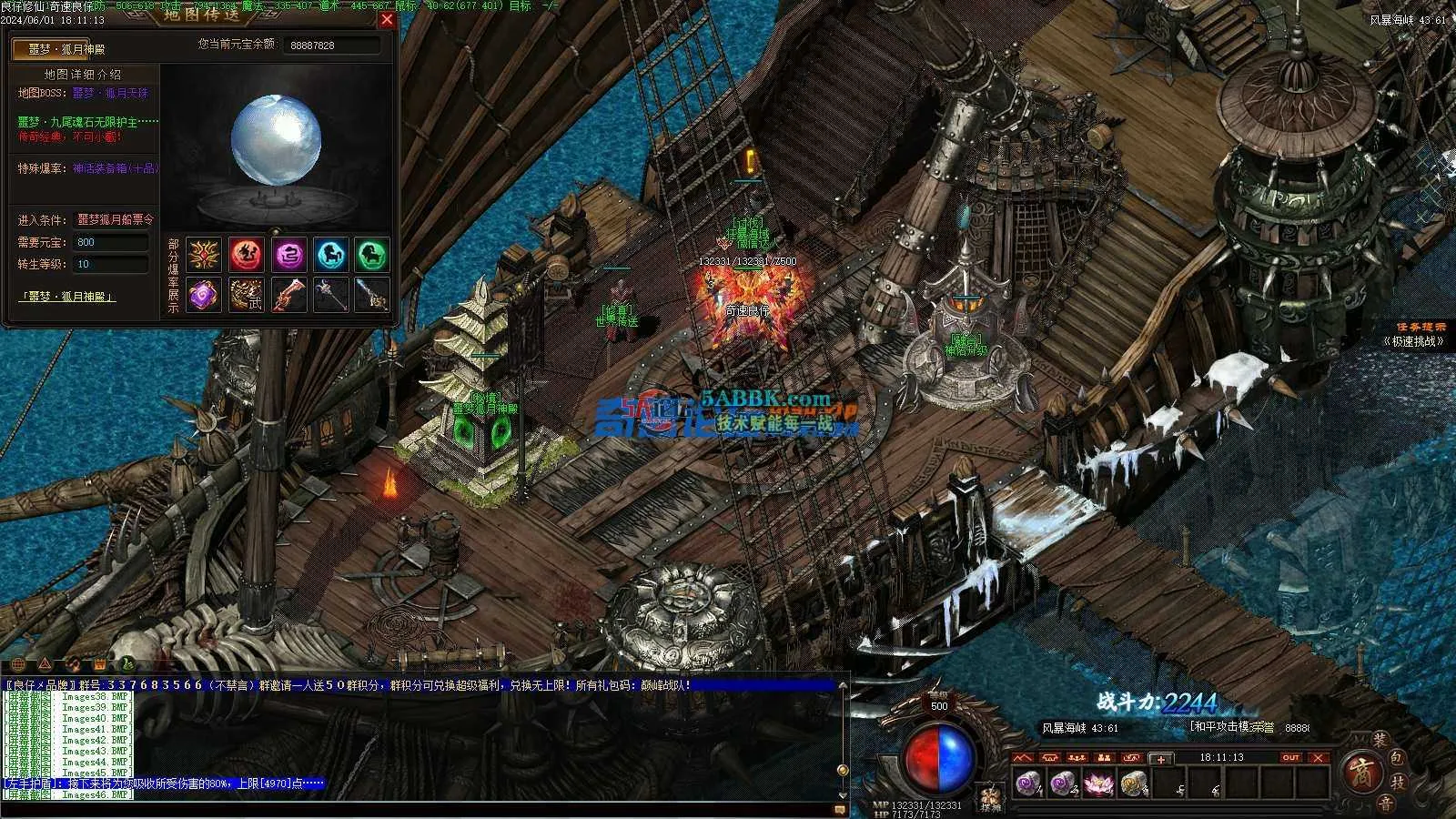Image resolution: width=1456 pixels, height=819 pixels.
Task: Open the 《极速挑战》 quest tracker entry
Action: coord(1413,341)
